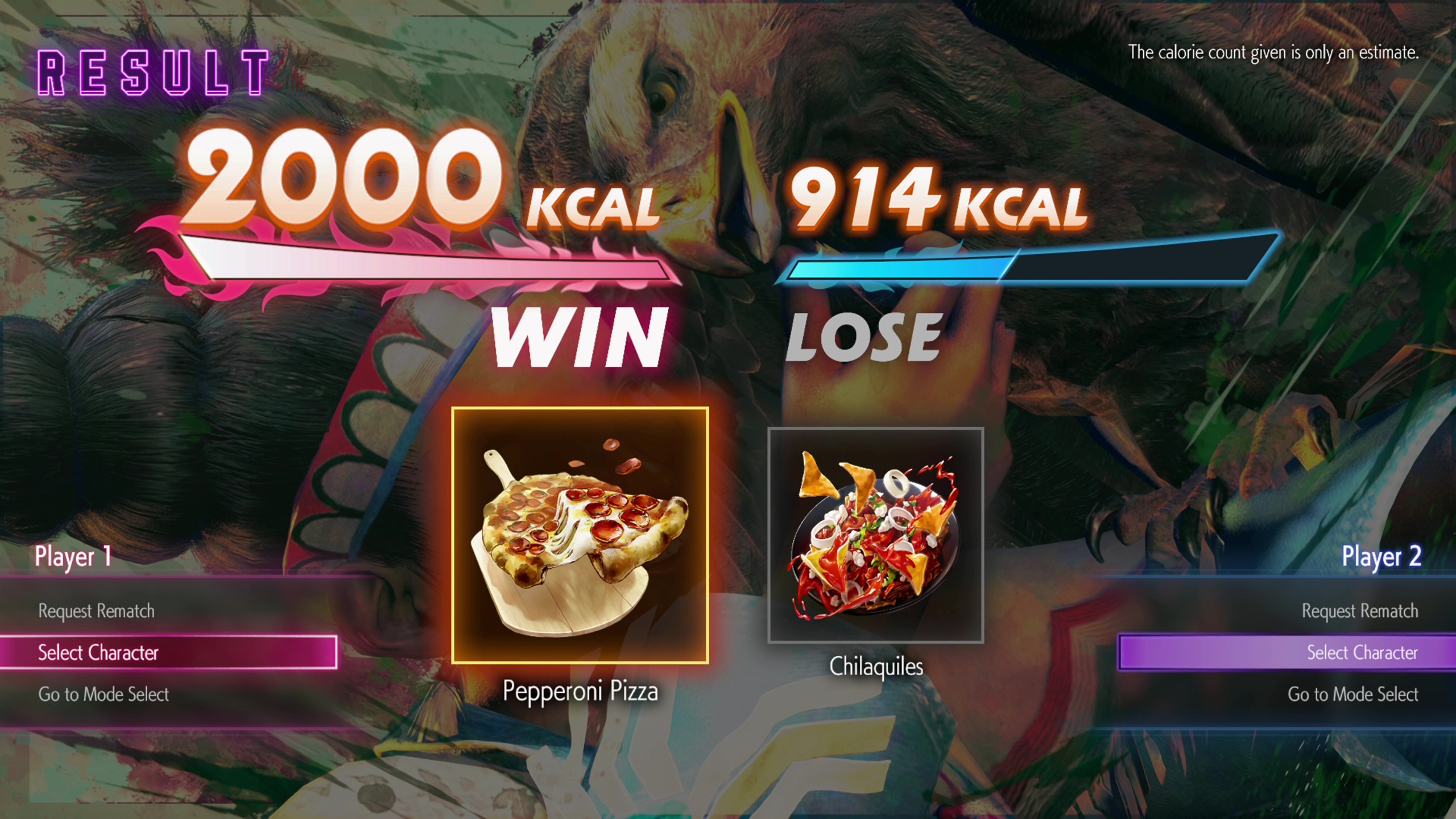Choose Player 1's Request Rematch option
The height and width of the screenshot is (819, 1456).
click(x=96, y=611)
